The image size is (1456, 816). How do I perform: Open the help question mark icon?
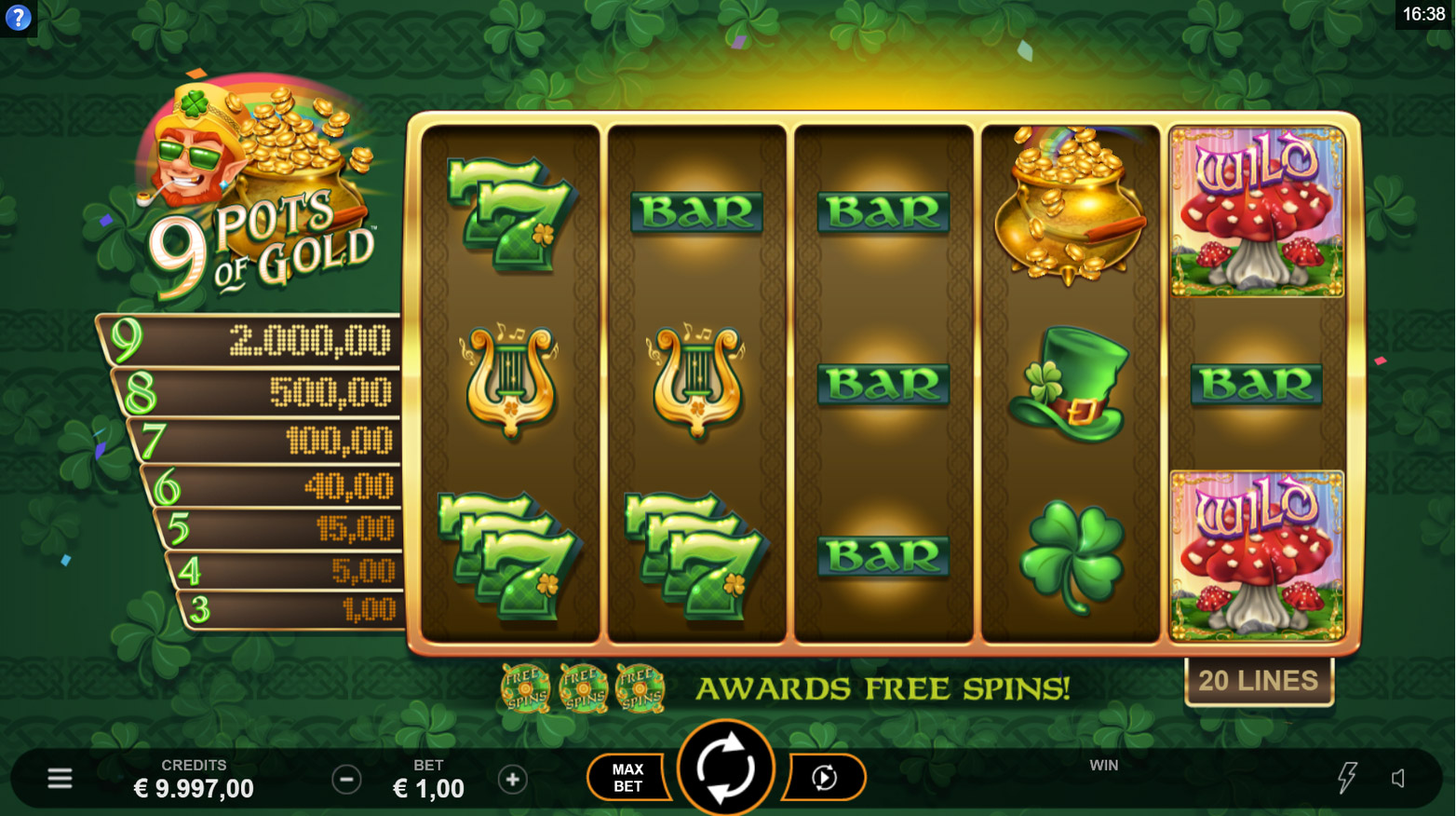[18, 18]
